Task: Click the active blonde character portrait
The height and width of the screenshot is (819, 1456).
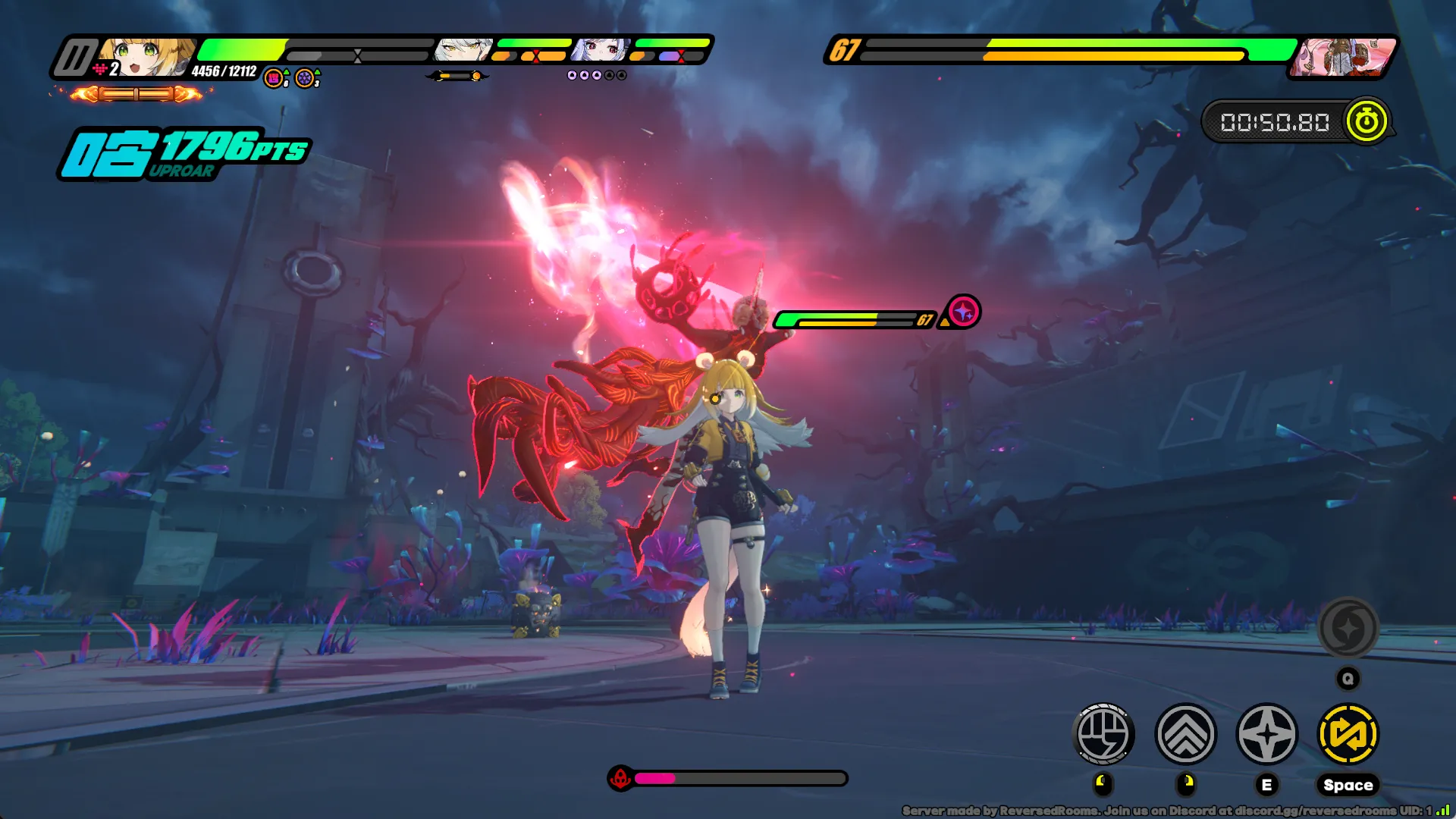Action: pyautogui.click(x=146, y=57)
